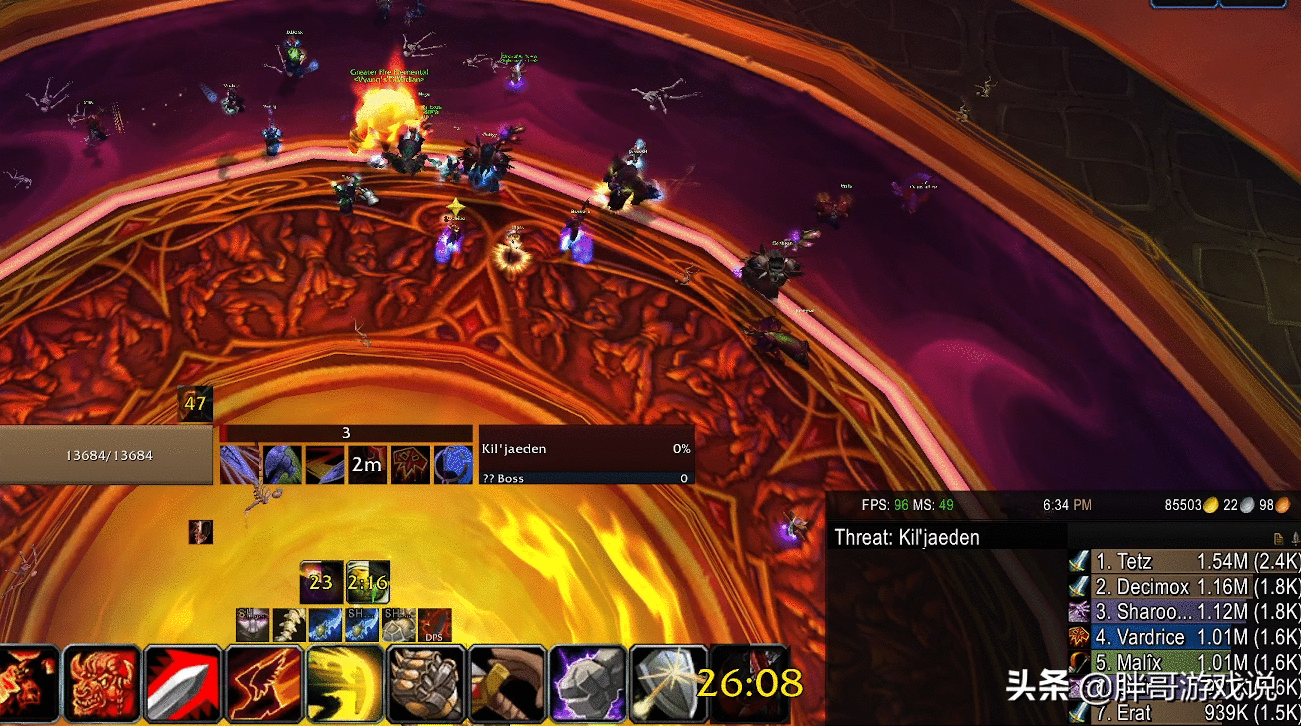The height and width of the screenshot is (726, 1301).
Task: Cast the yellow whirlwind slash ability
Action: tap(345, 685)
